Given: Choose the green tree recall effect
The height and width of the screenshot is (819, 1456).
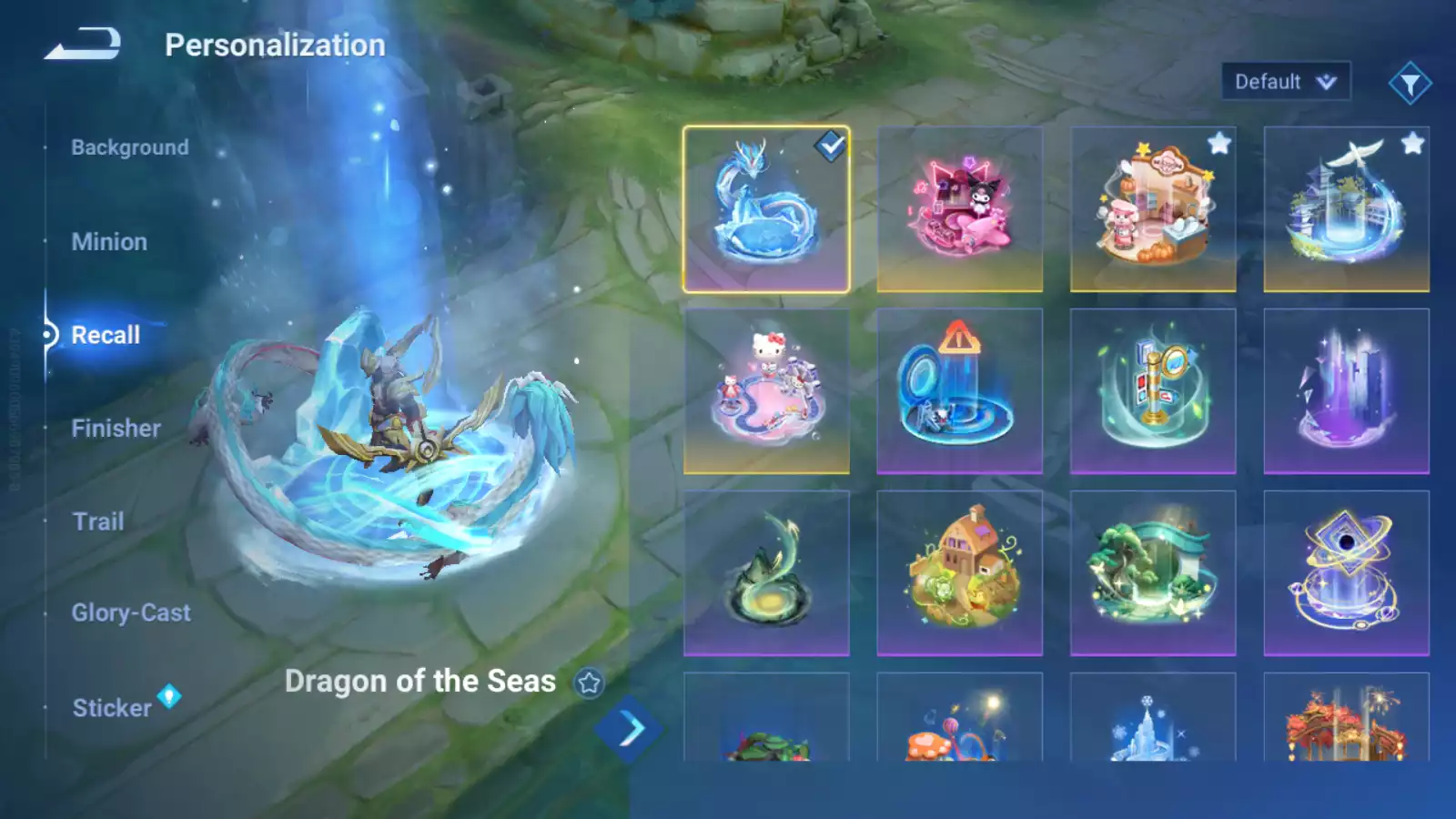Looking at the screenshot, I should click(1152, 573).
